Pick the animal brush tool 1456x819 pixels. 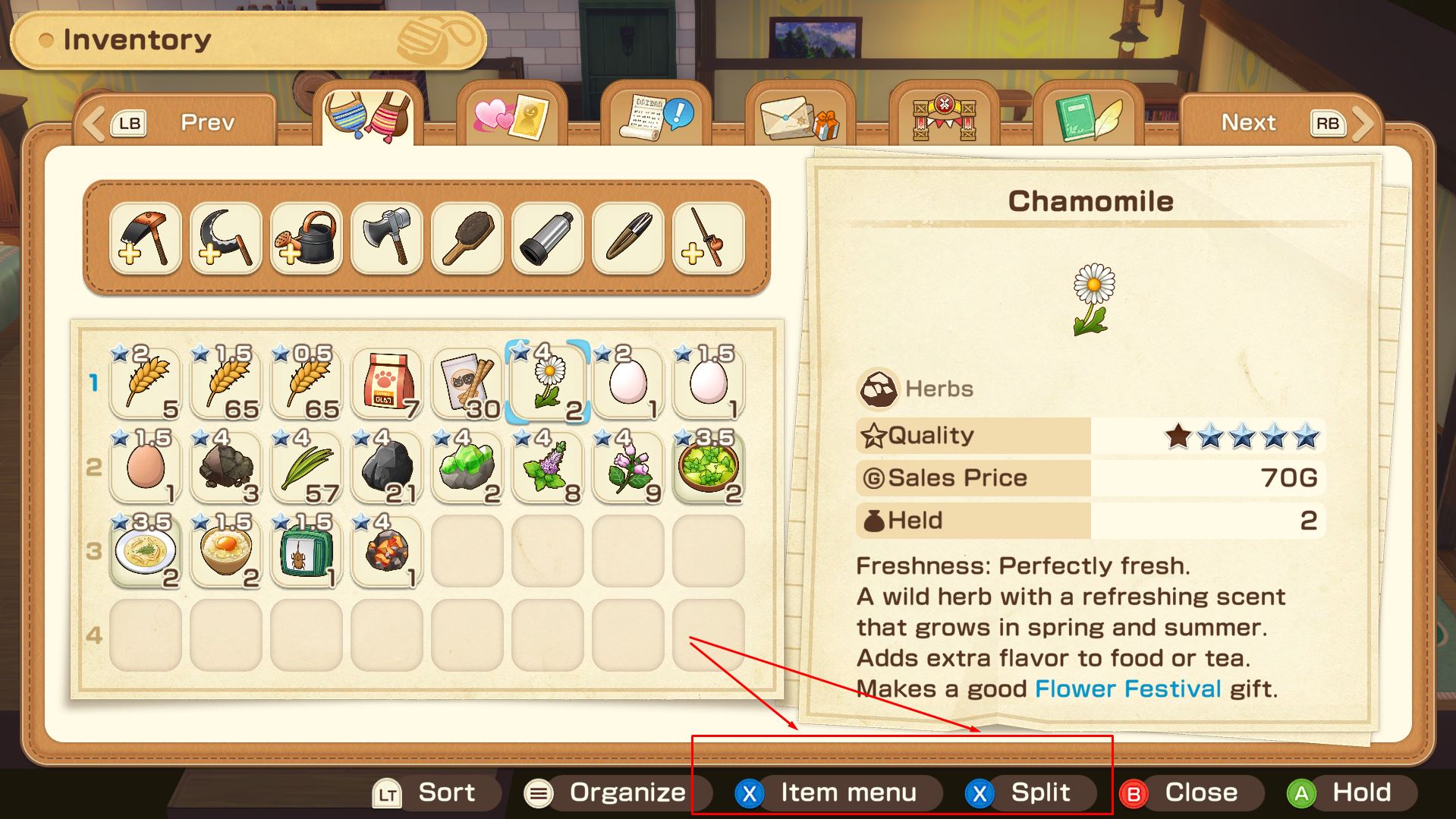coord(467,238)
